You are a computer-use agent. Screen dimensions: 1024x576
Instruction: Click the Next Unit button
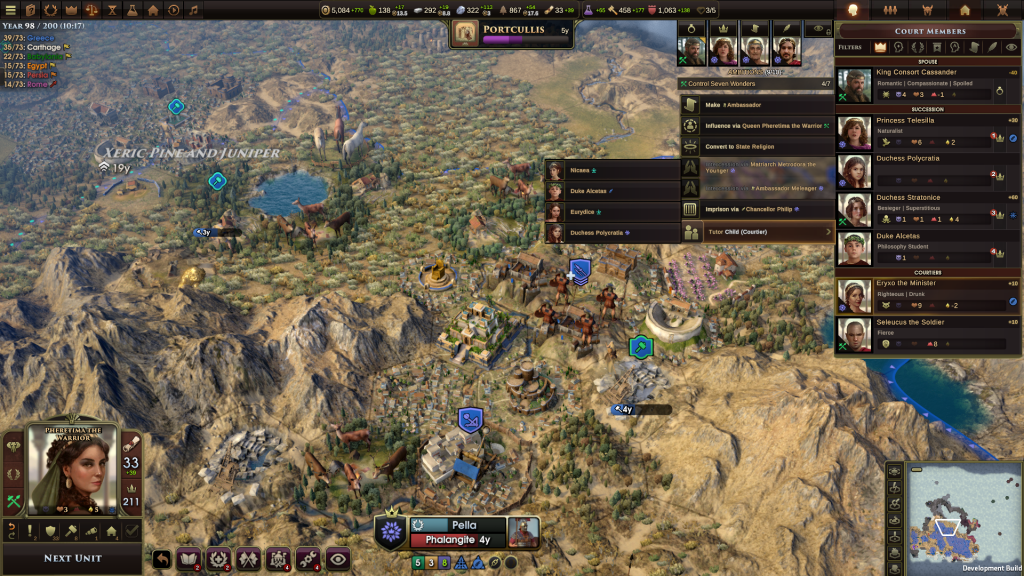73,558
